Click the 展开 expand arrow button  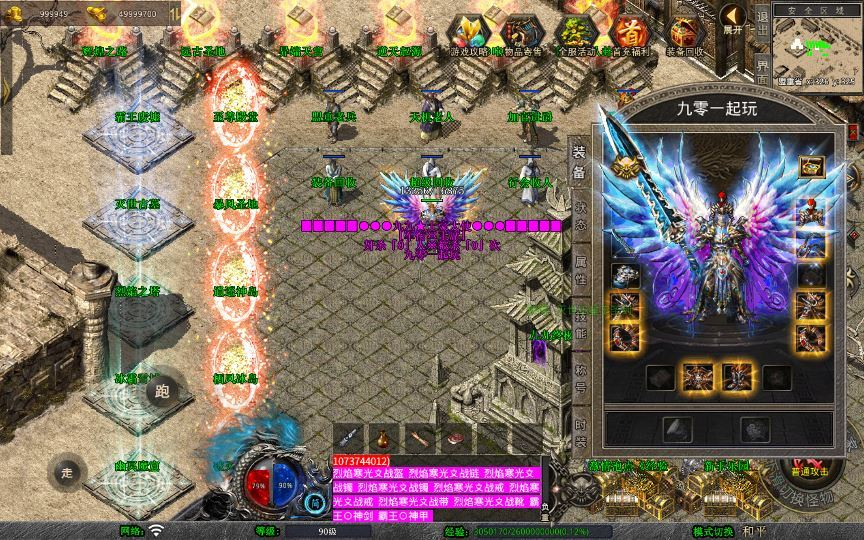pos(734,18)
